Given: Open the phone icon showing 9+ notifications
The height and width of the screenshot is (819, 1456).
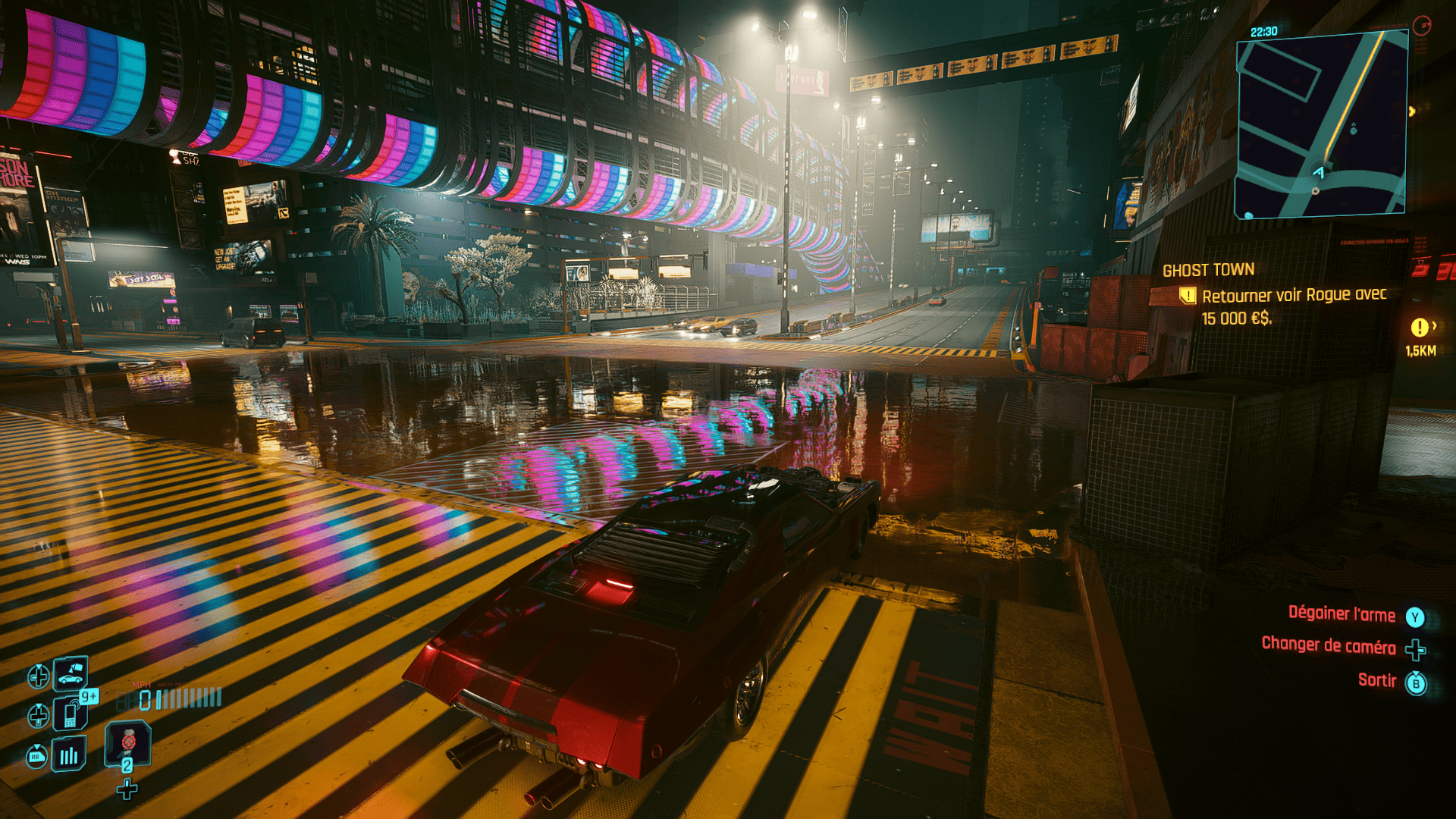Looking at the screenshot, I should [69, 714].
